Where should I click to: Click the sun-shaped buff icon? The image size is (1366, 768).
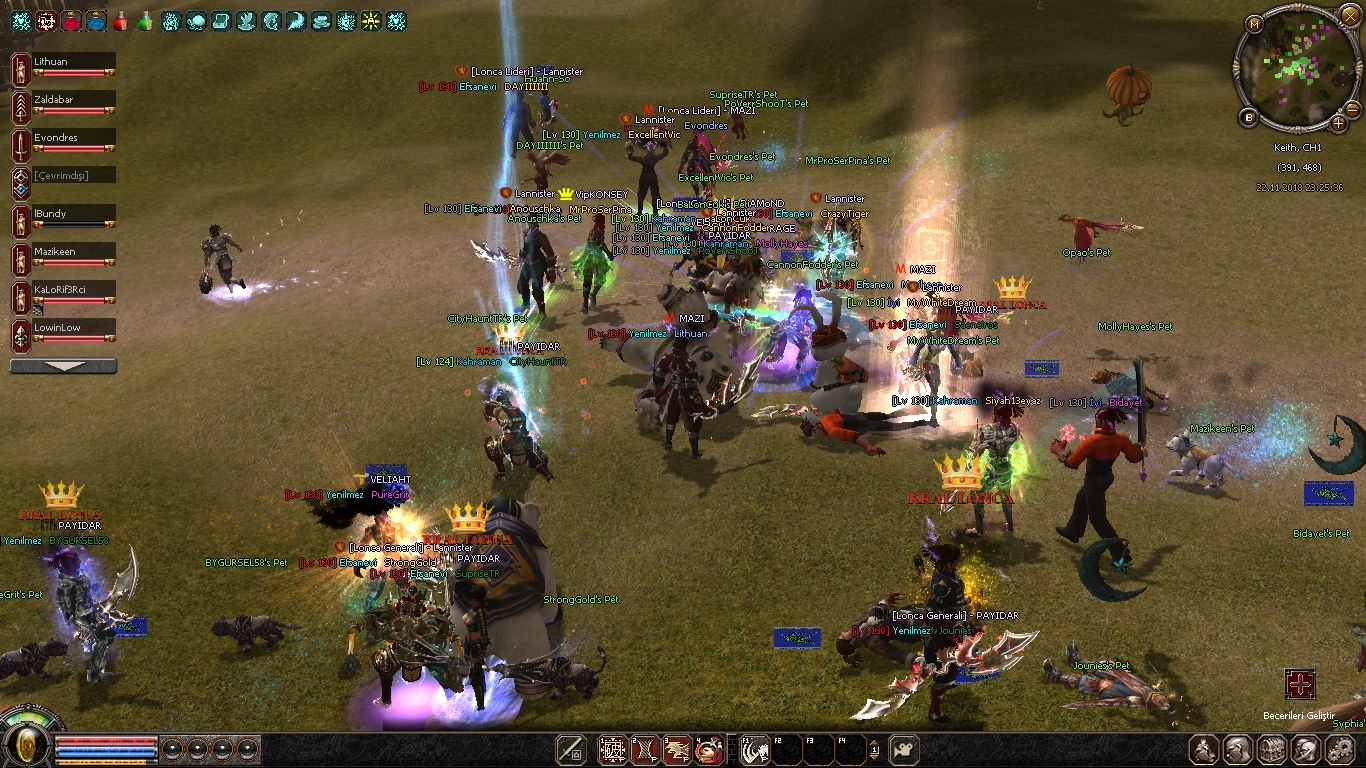pos(371,20)
